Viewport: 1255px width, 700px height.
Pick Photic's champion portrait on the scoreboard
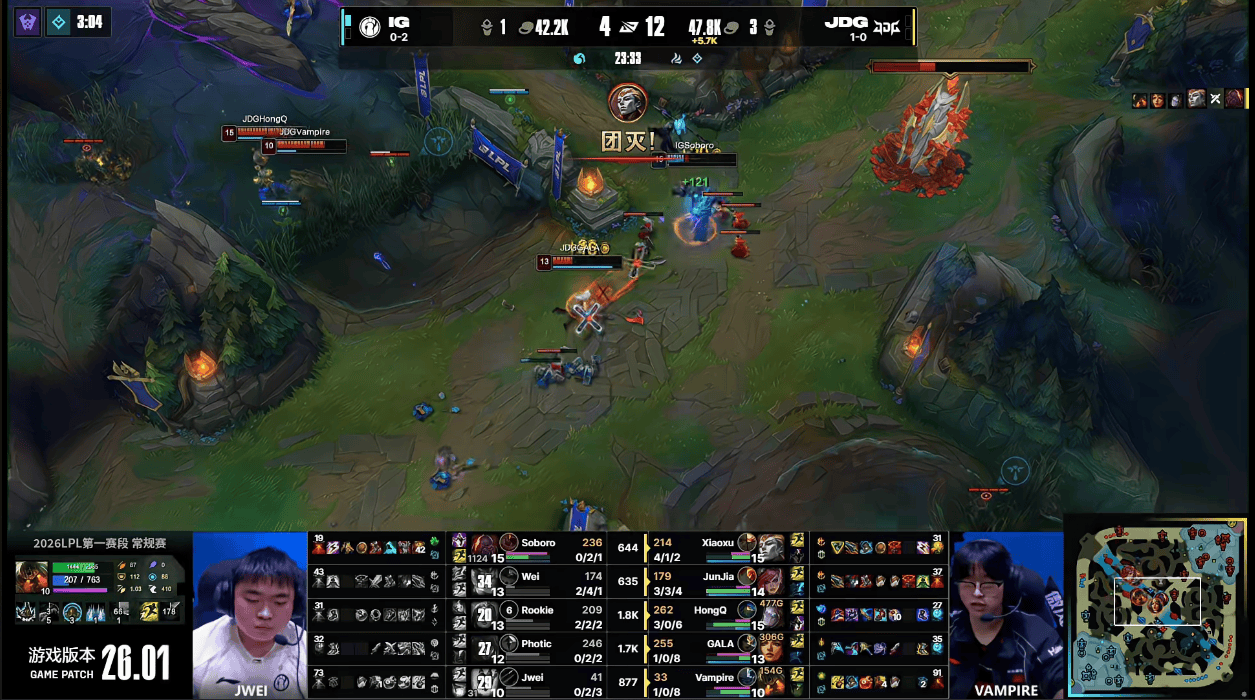[485, 647]
